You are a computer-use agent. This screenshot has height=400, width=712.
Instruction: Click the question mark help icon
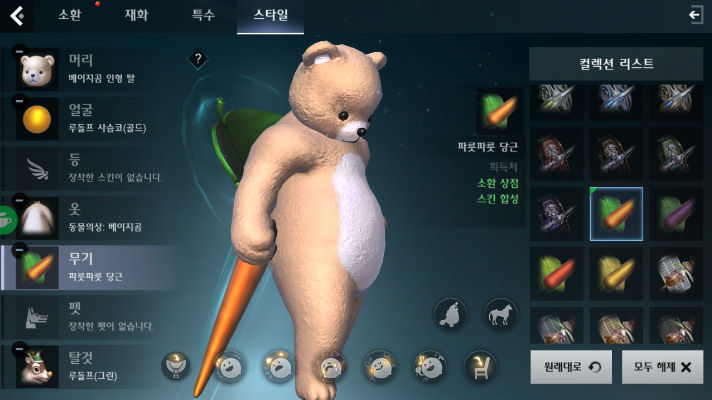pyautogui.click(x=198, y=60)
